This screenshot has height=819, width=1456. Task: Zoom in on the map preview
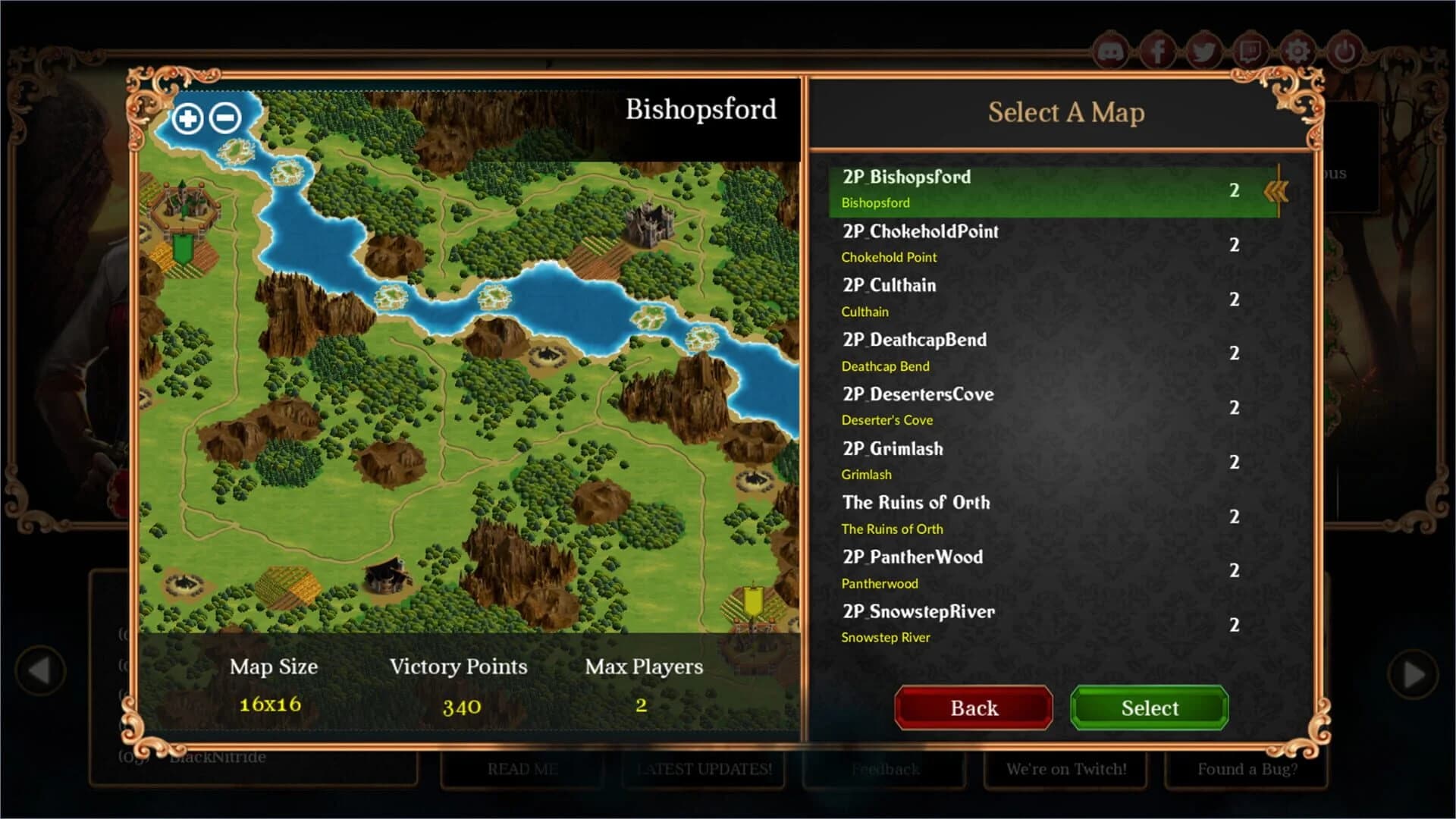pos(187,119)
